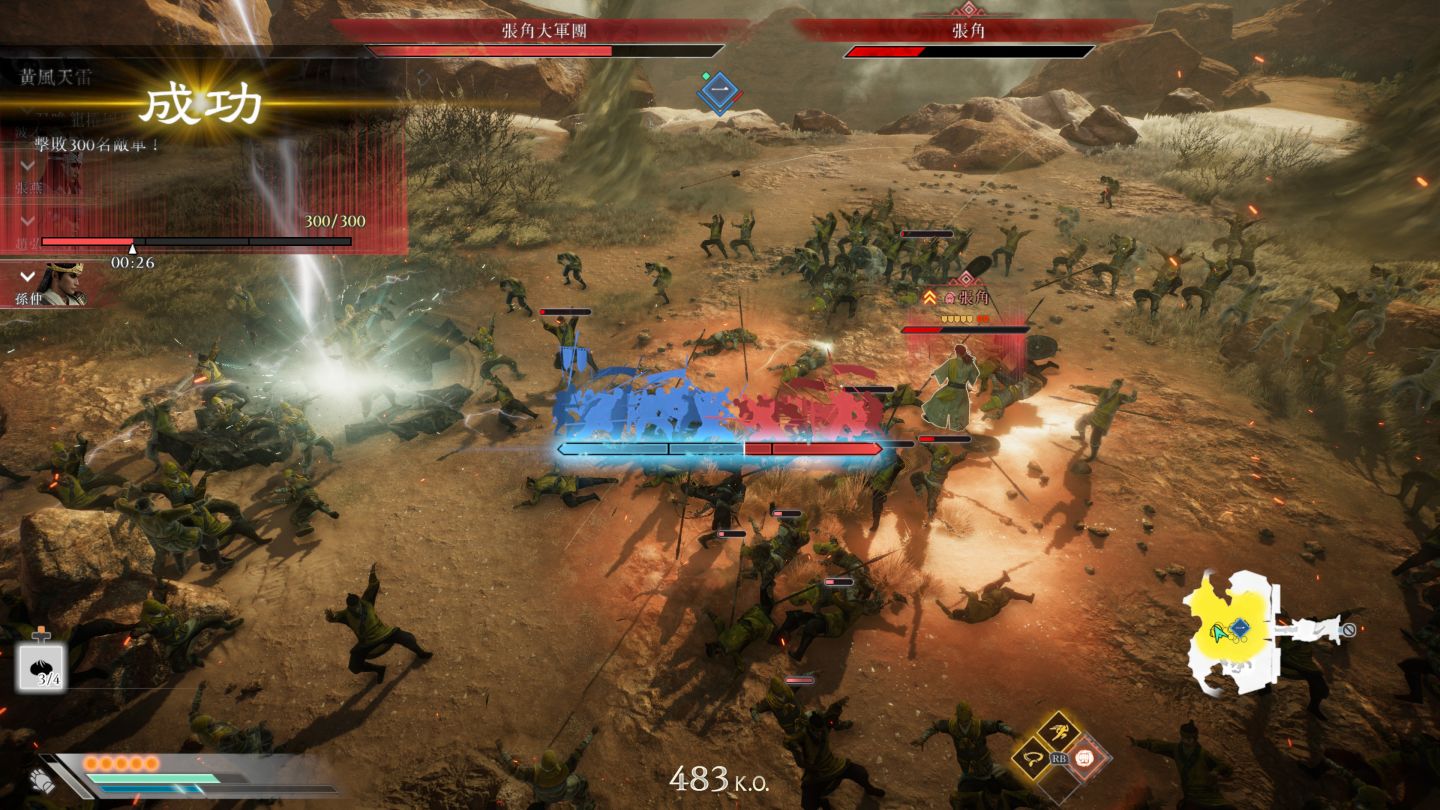Select the 孫仲 officer portrait
The image size is (1440, 810).
tap(60, 284)
